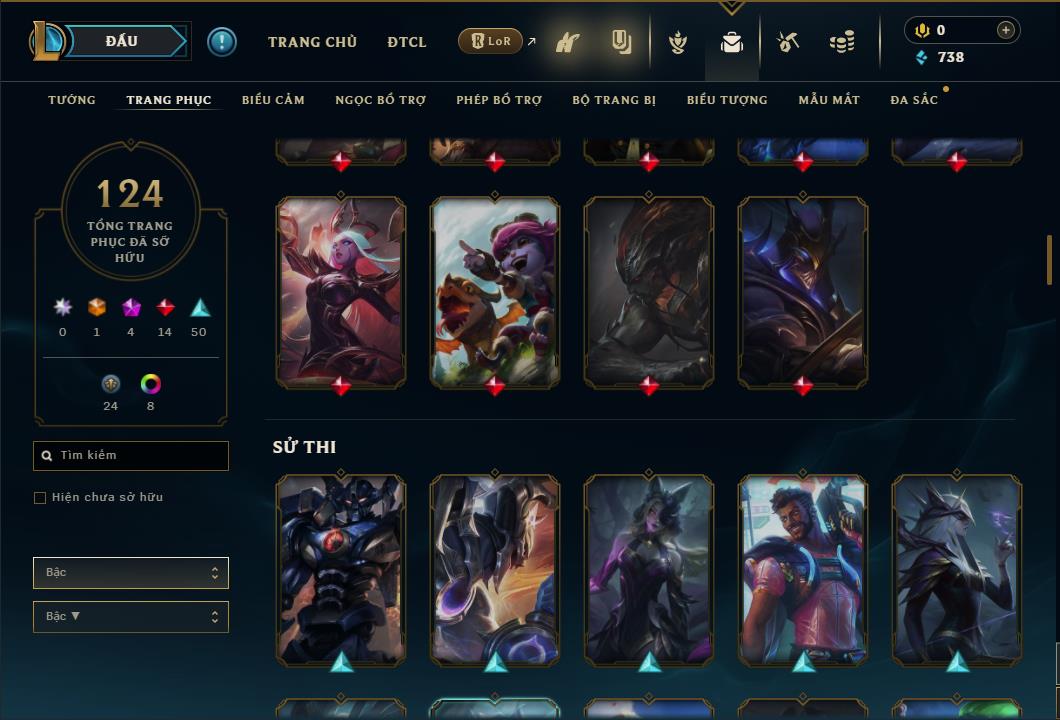
Task: Click the plus button to buy currency
Action: pos(1006,30)
